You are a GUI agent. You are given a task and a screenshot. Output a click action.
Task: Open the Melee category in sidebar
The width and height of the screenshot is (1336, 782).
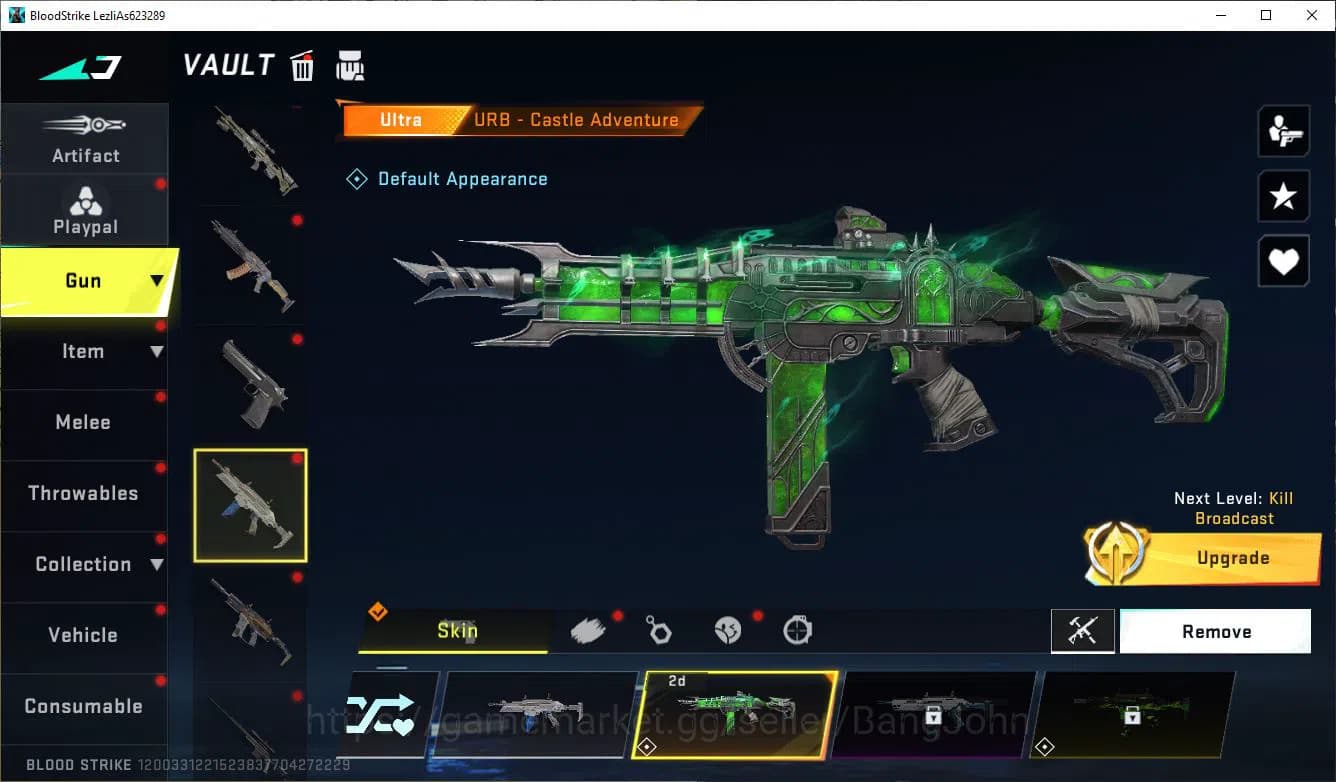click(85, 422)
